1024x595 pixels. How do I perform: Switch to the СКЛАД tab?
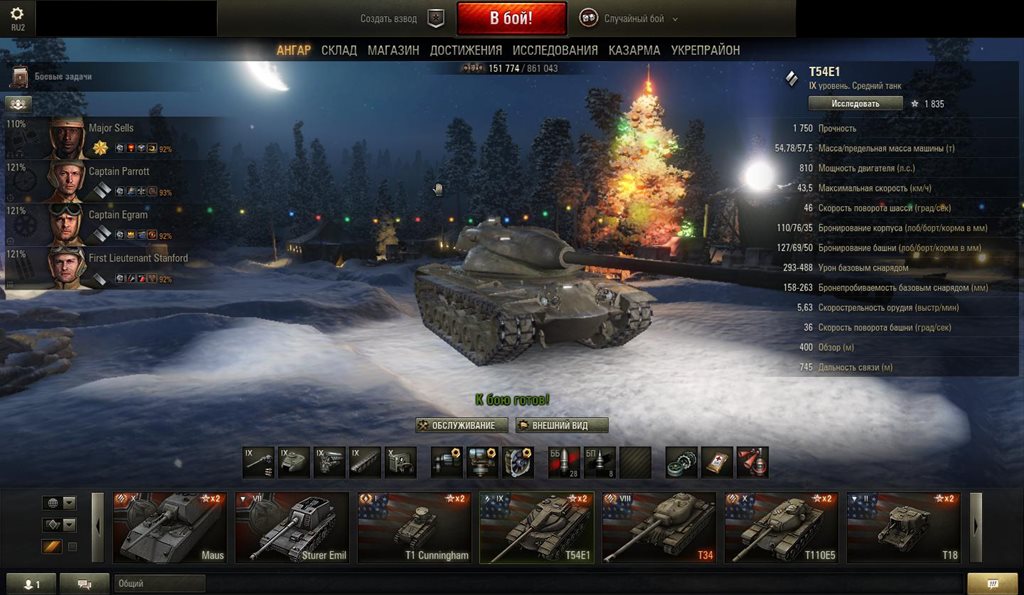pyautogui.click(x=339, y=50)
